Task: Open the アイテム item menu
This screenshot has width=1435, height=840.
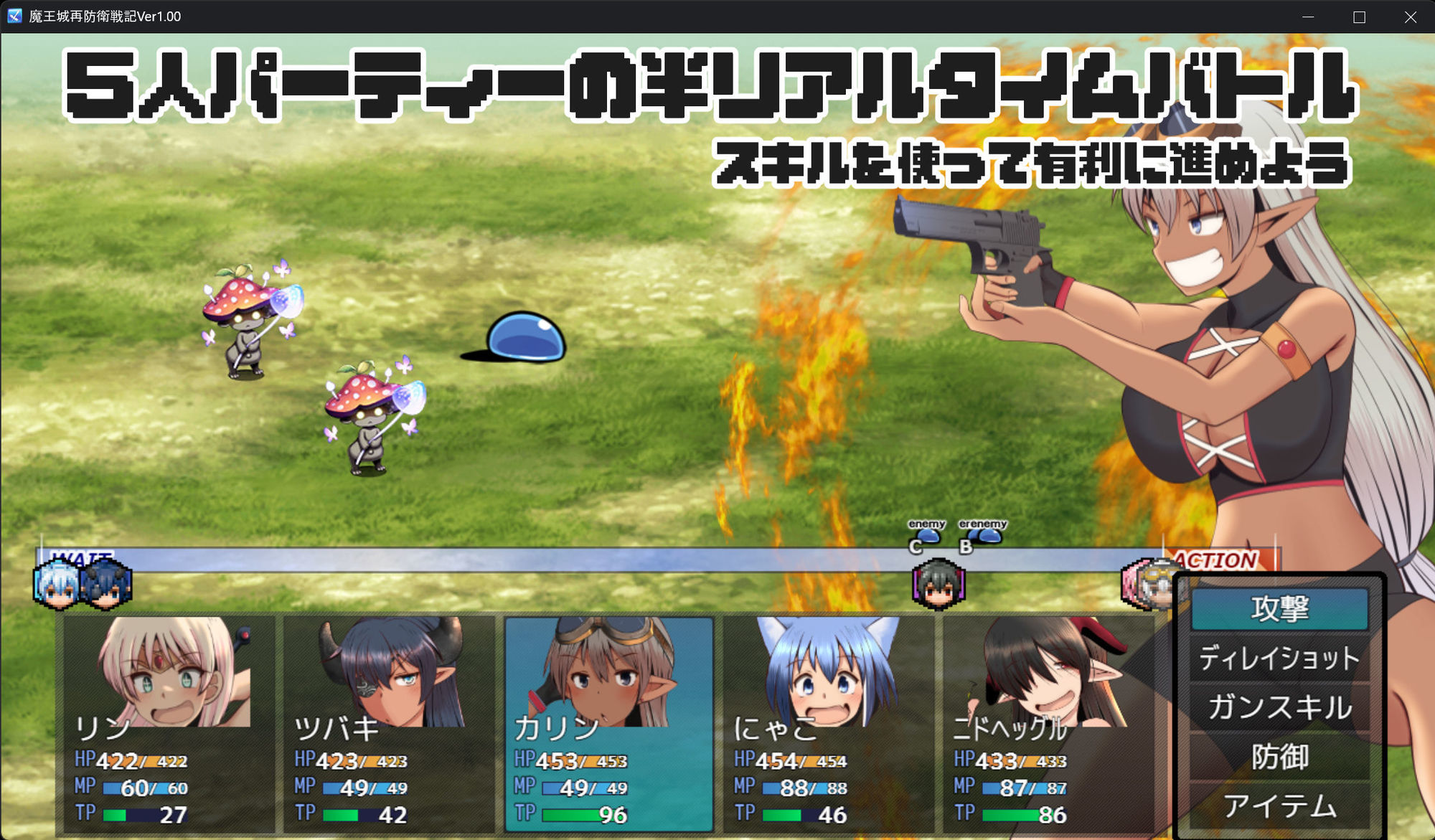Action: pyautogui.click(x=1279, y=806)
